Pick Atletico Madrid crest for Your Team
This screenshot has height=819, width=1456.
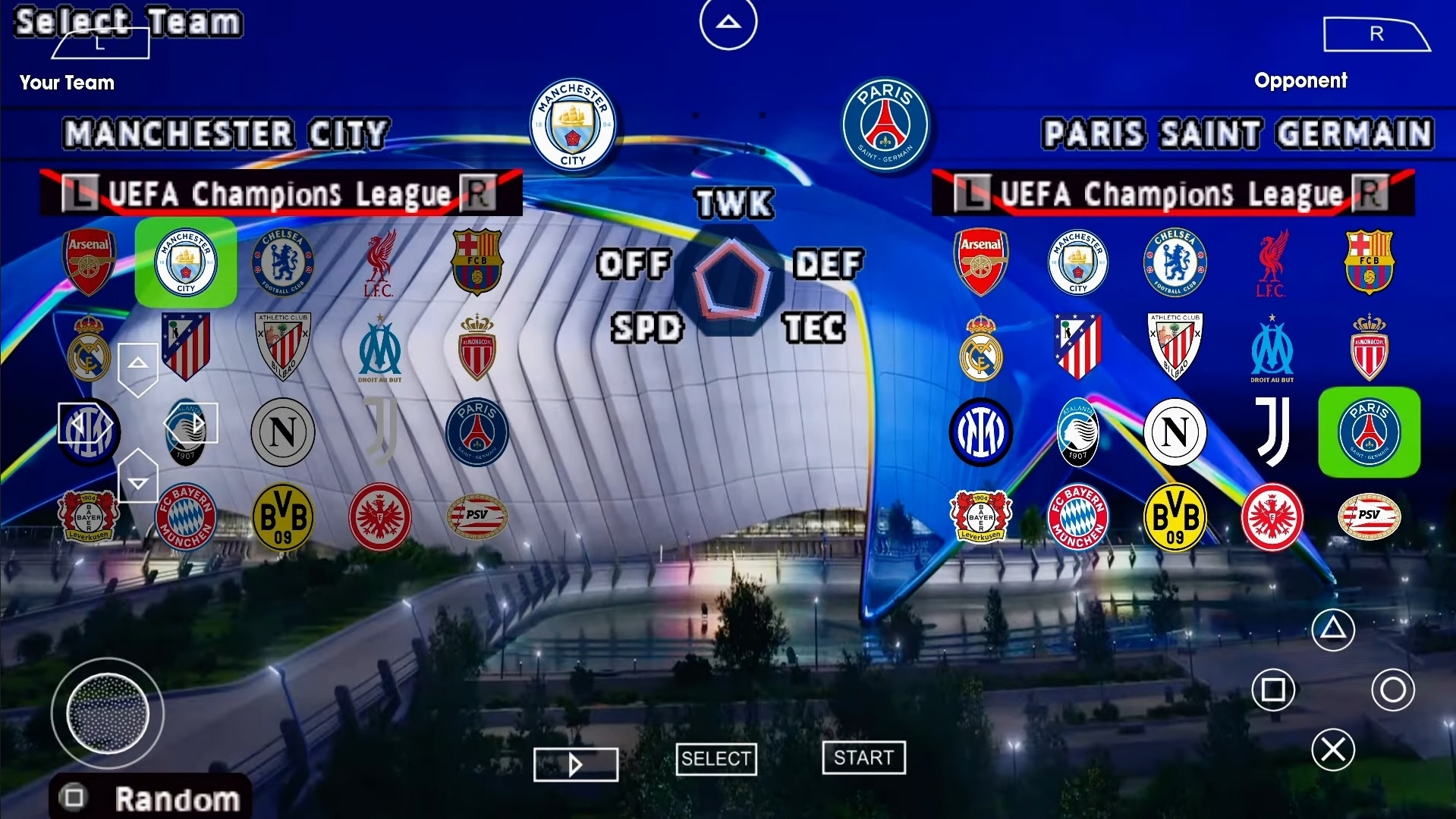[186, 347]
